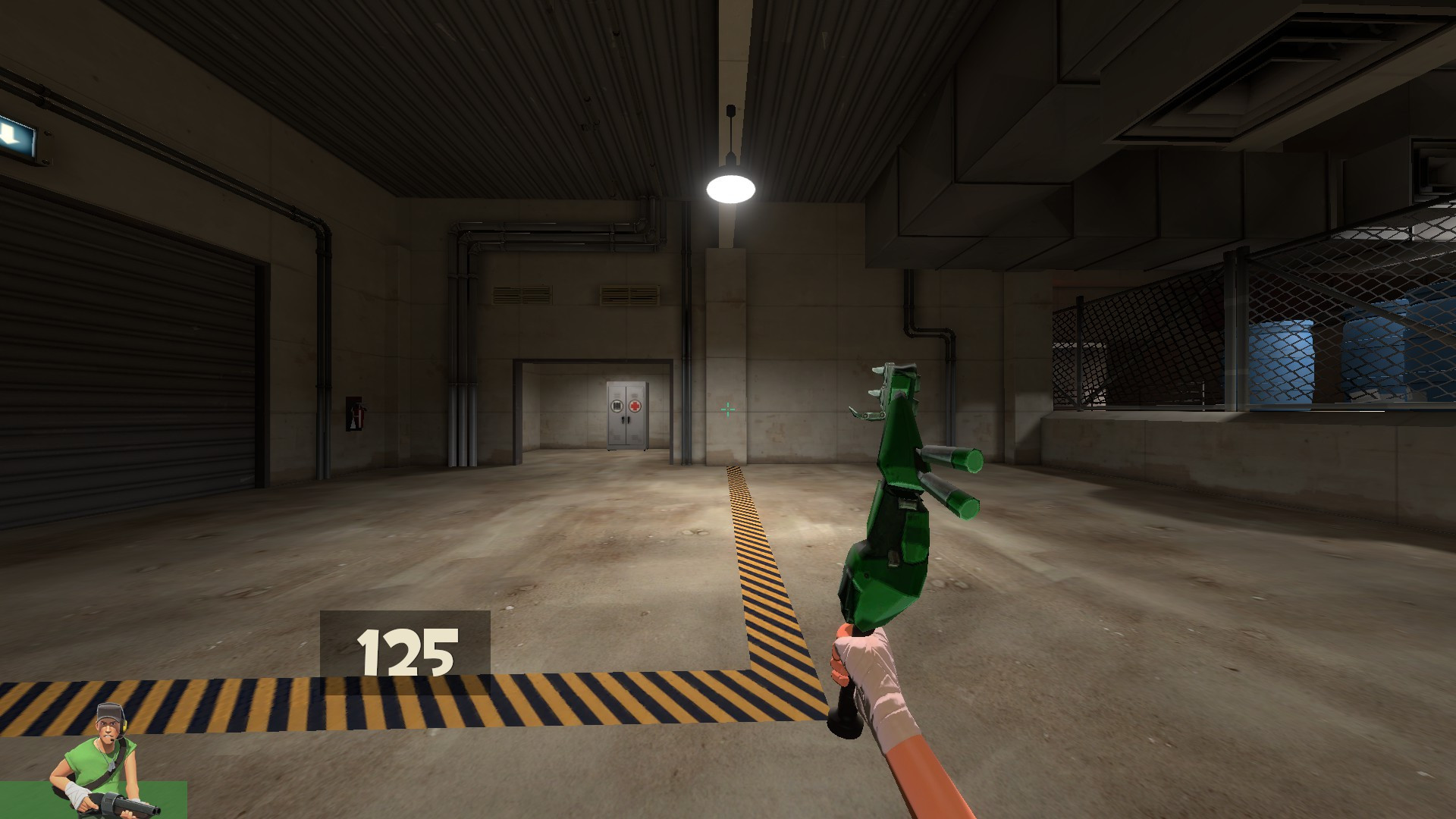Click the crosshair in the center of the screen
1456x819 pixels.
point(728,409)
